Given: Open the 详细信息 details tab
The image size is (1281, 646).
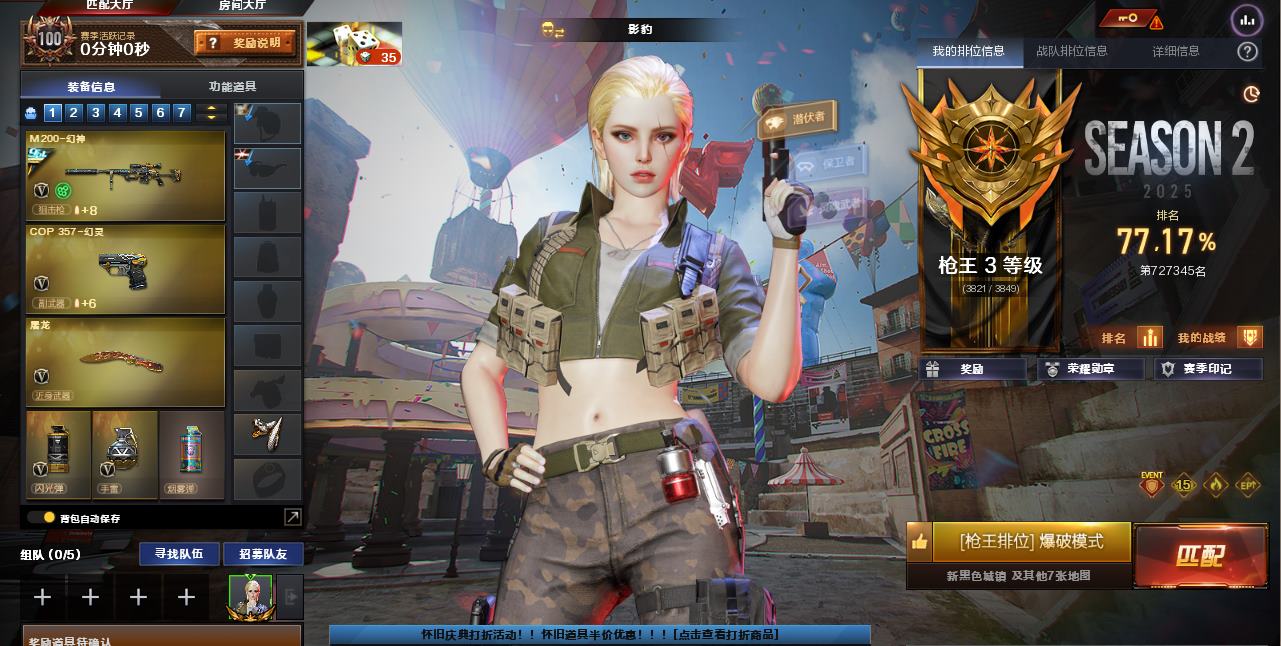Looking at the screenshot, I should (1175, 51).
